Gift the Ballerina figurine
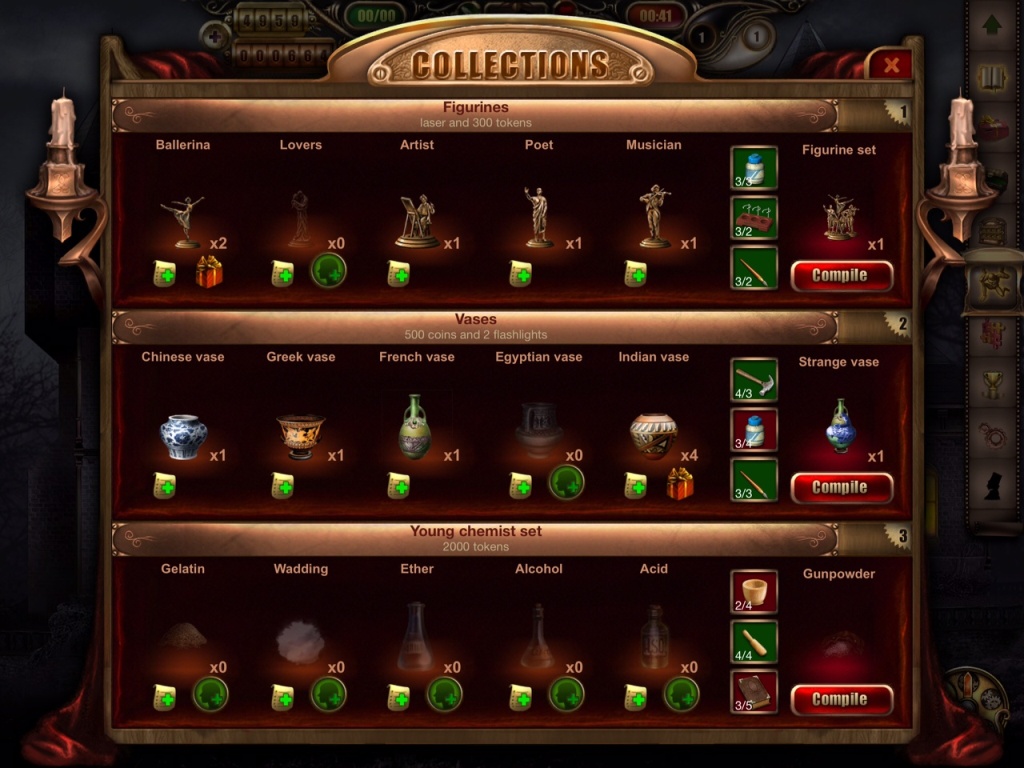This screenshot has height=768, width=1024. tap(209, 272)
